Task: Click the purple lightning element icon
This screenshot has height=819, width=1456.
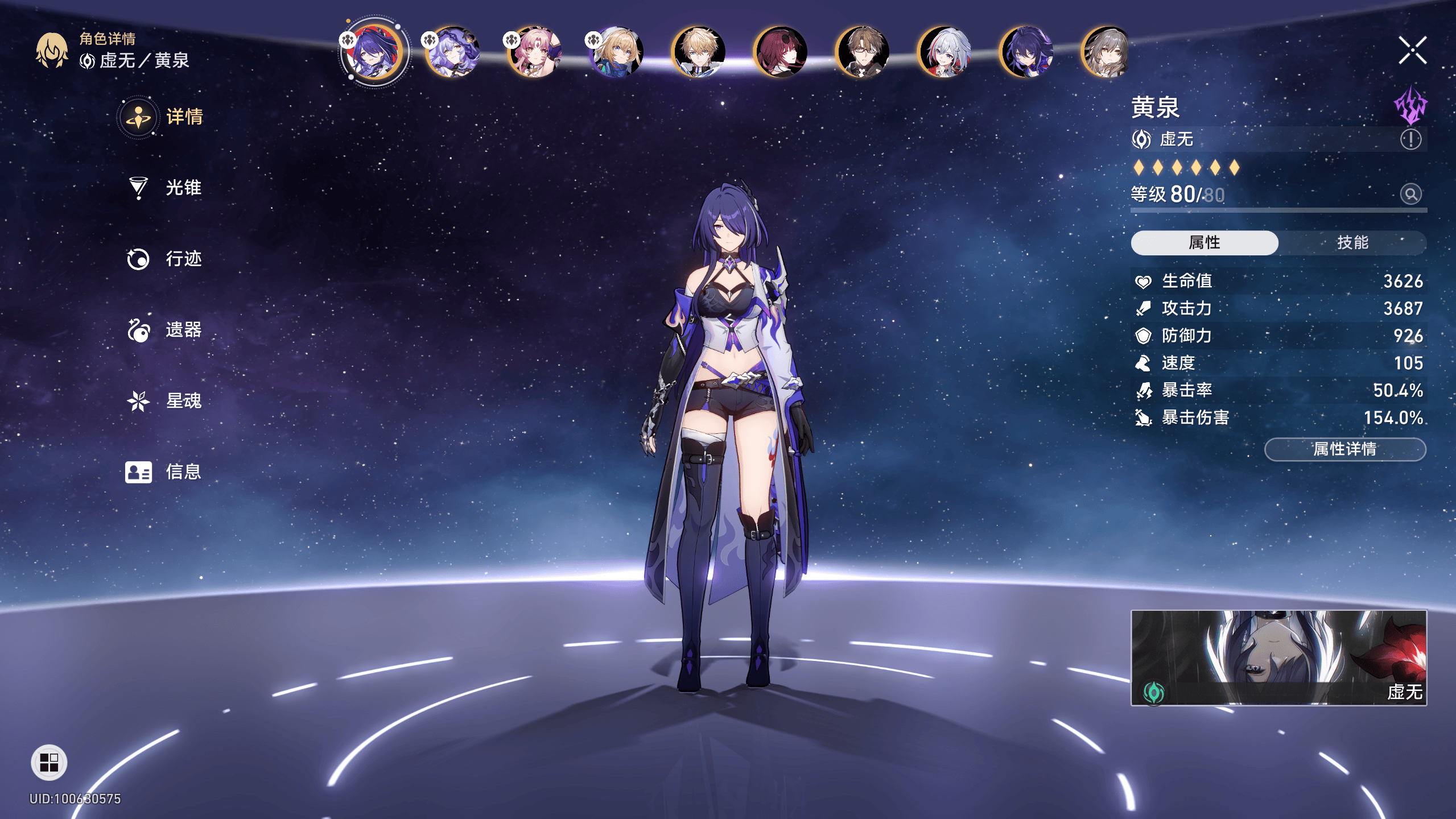Action: click(1410, 106)
